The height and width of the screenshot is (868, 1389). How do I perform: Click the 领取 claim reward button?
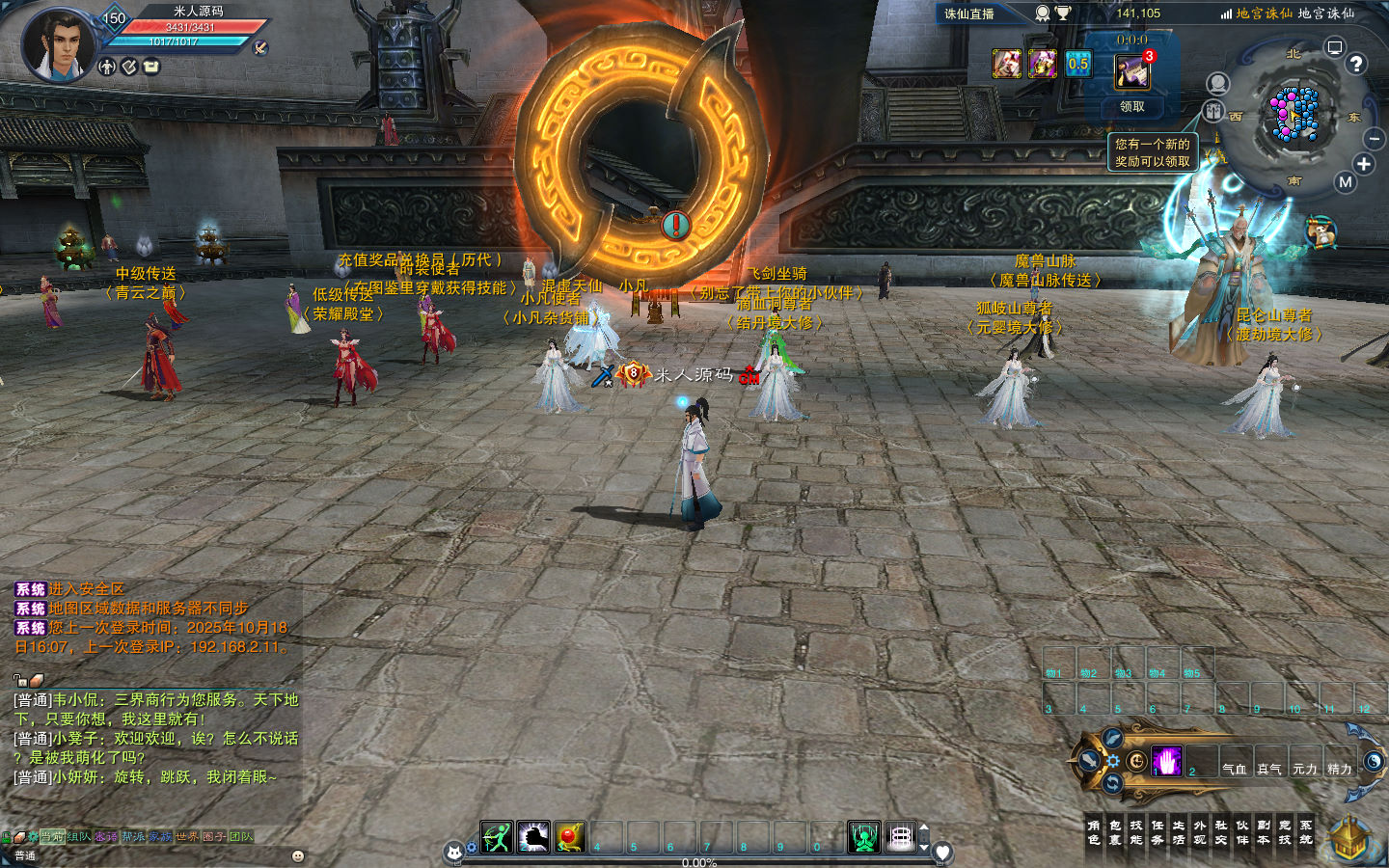(x=1132, y=107)
